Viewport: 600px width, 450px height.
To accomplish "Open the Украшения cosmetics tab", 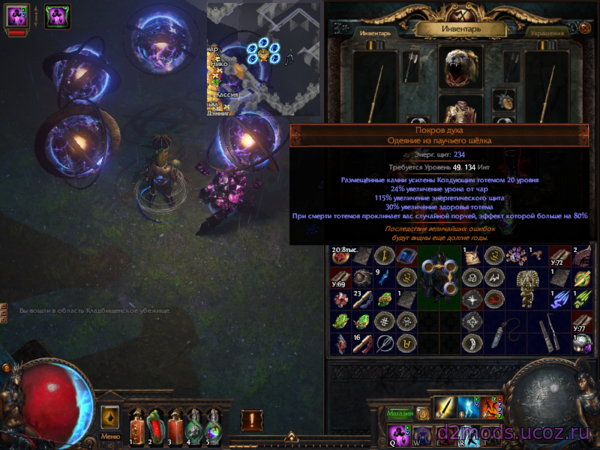I will pos(549,31).
